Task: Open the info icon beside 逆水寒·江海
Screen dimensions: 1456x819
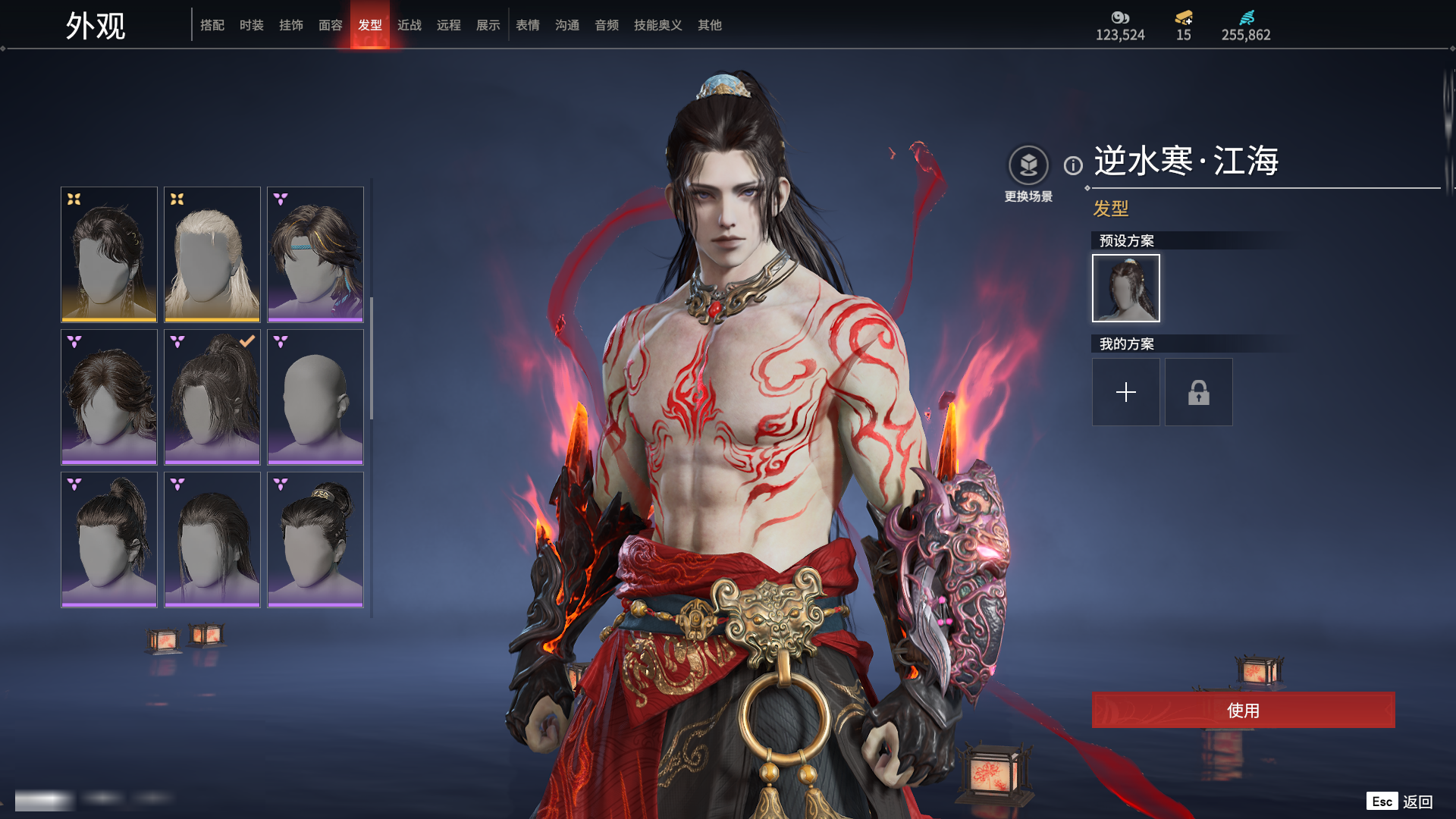Action: pyautogui.click(x=1073, y=165)
